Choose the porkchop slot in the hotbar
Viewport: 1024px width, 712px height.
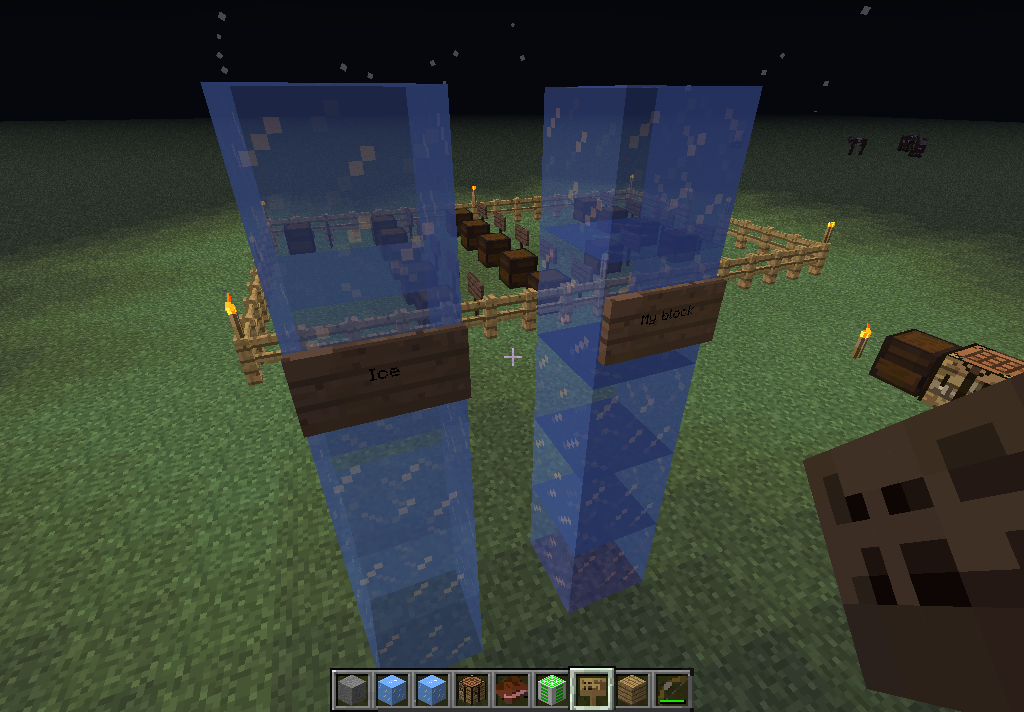(x=511, y=689)
